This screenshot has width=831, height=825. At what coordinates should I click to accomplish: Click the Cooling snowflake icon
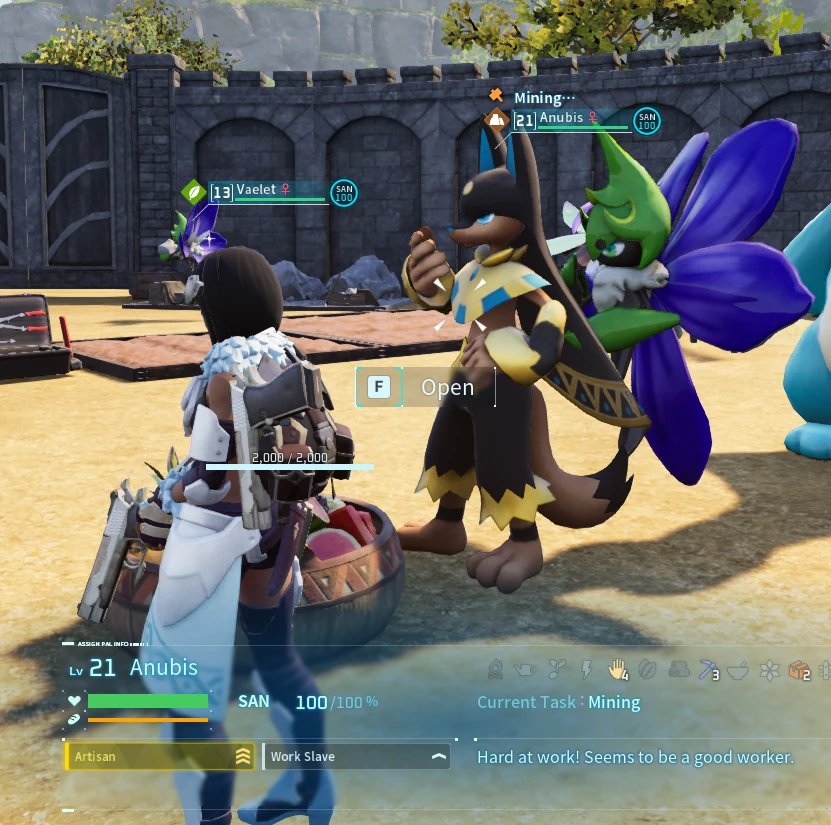click(768, 669)
